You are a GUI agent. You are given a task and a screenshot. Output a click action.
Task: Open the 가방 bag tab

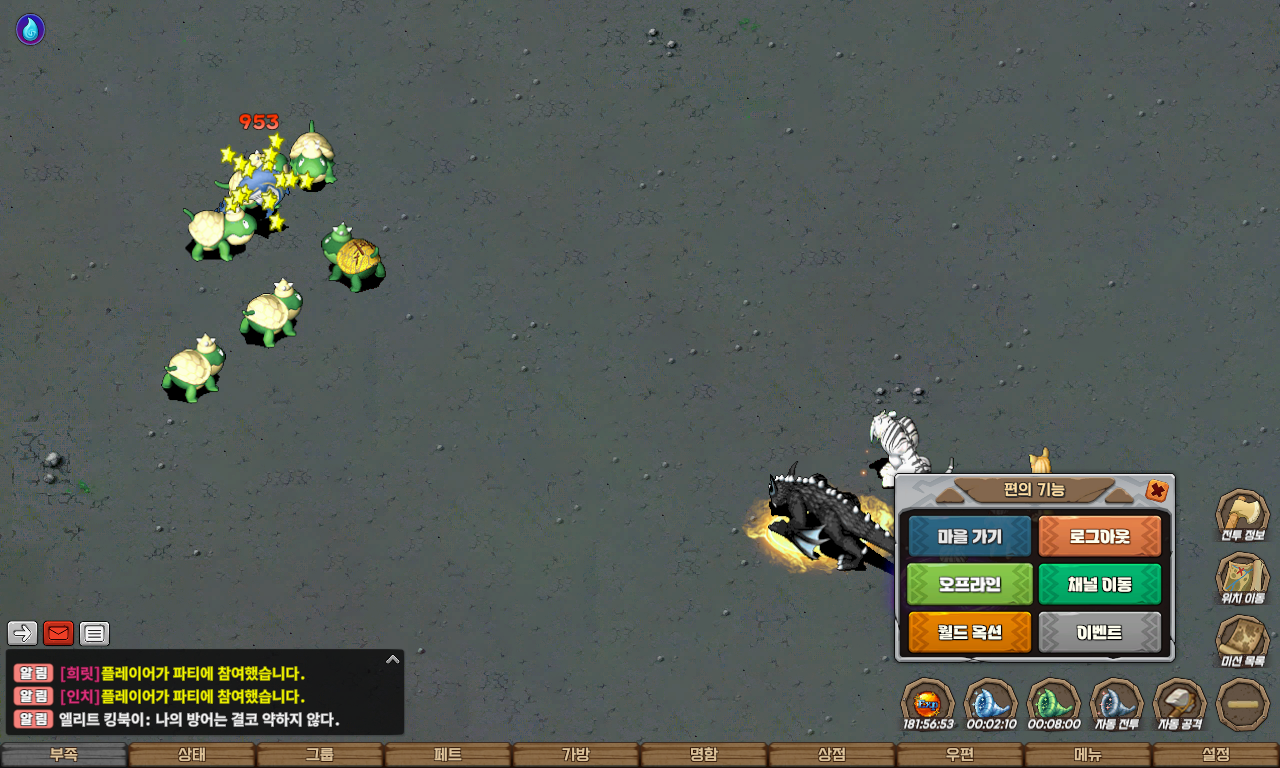pyautogui.click(x=576, y=755)
